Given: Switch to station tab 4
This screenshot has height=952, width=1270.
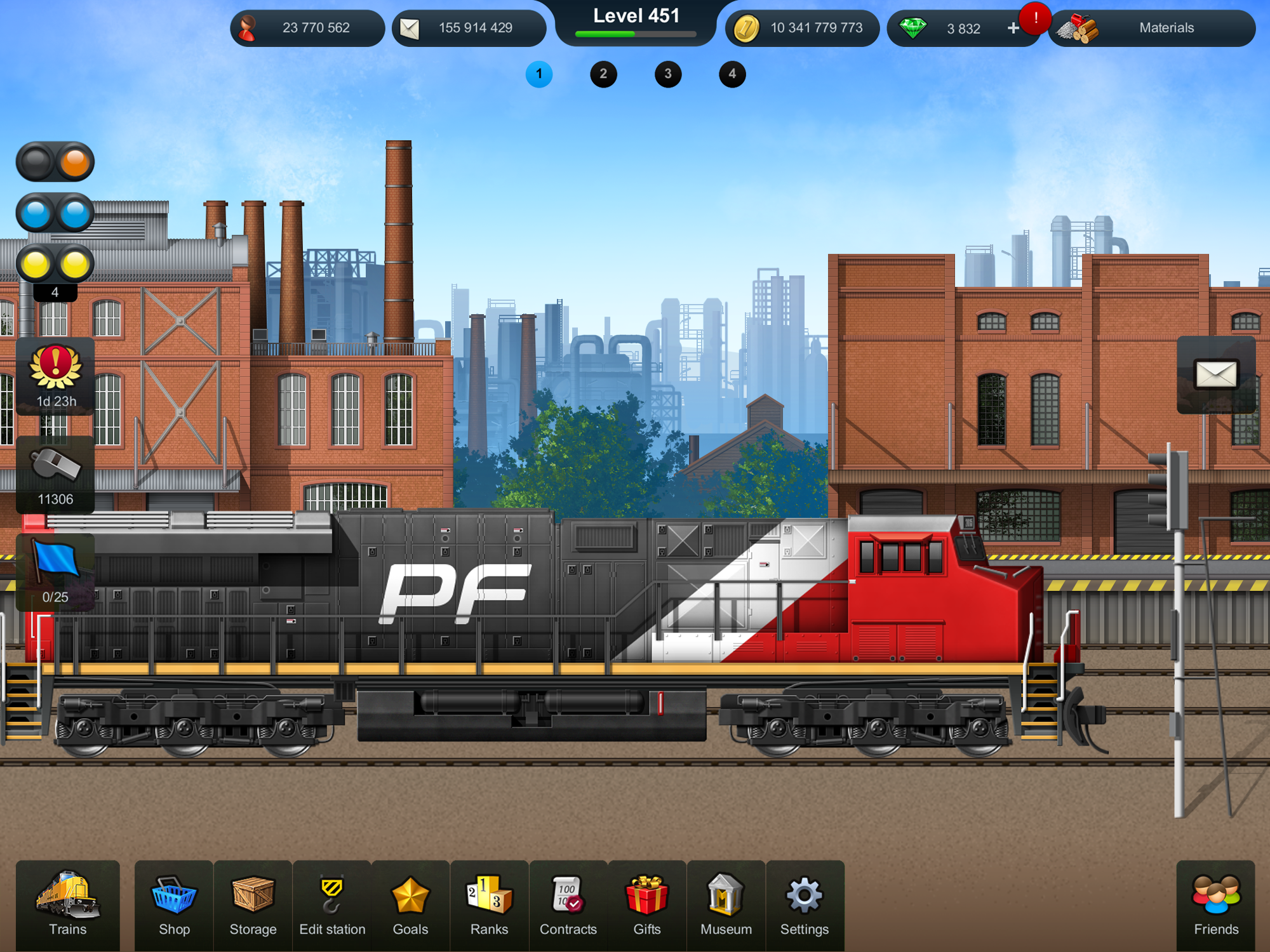Looking at the screenshot, I should 732,74.
